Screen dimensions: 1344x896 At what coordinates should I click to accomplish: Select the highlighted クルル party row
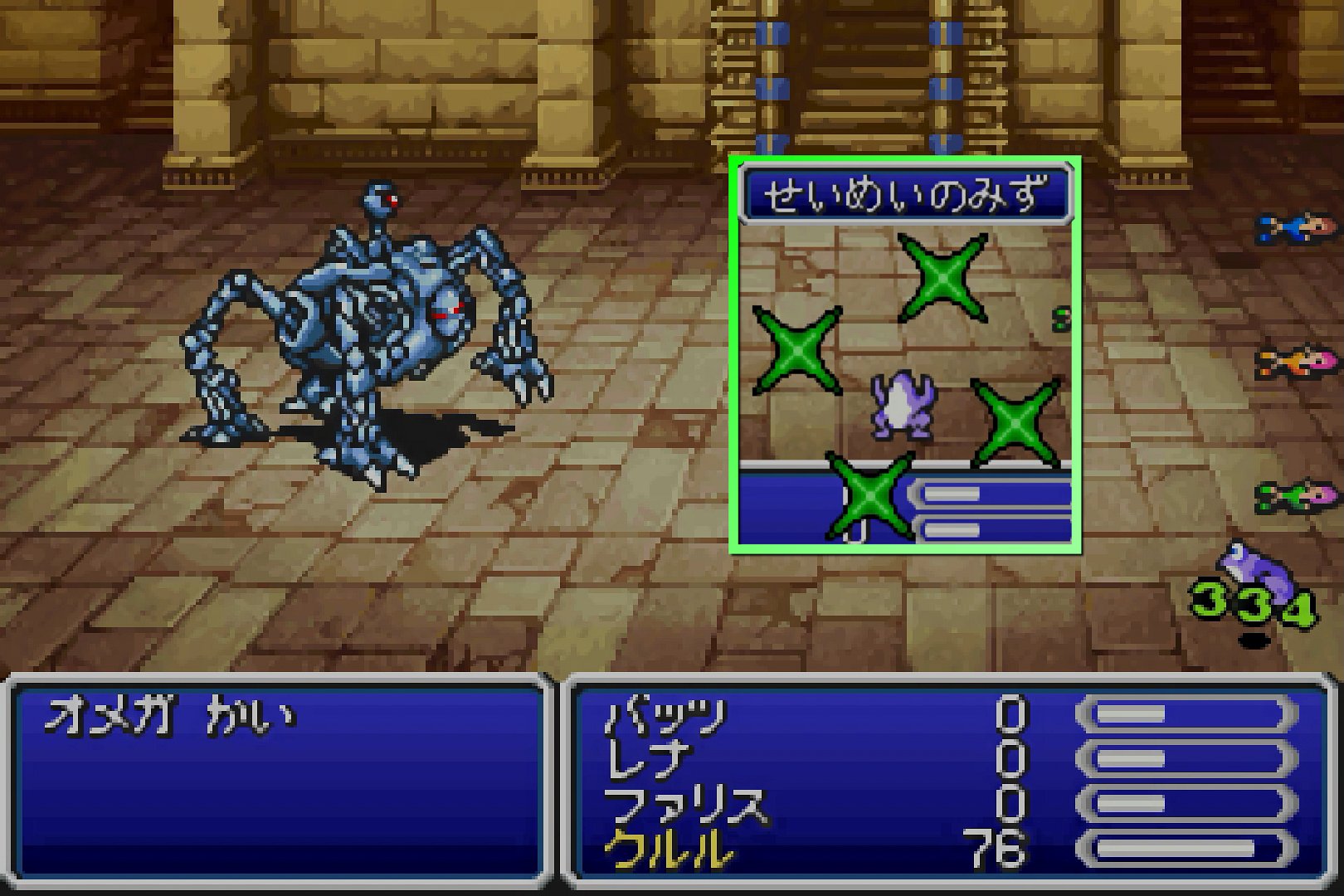(x=670, y=850)
